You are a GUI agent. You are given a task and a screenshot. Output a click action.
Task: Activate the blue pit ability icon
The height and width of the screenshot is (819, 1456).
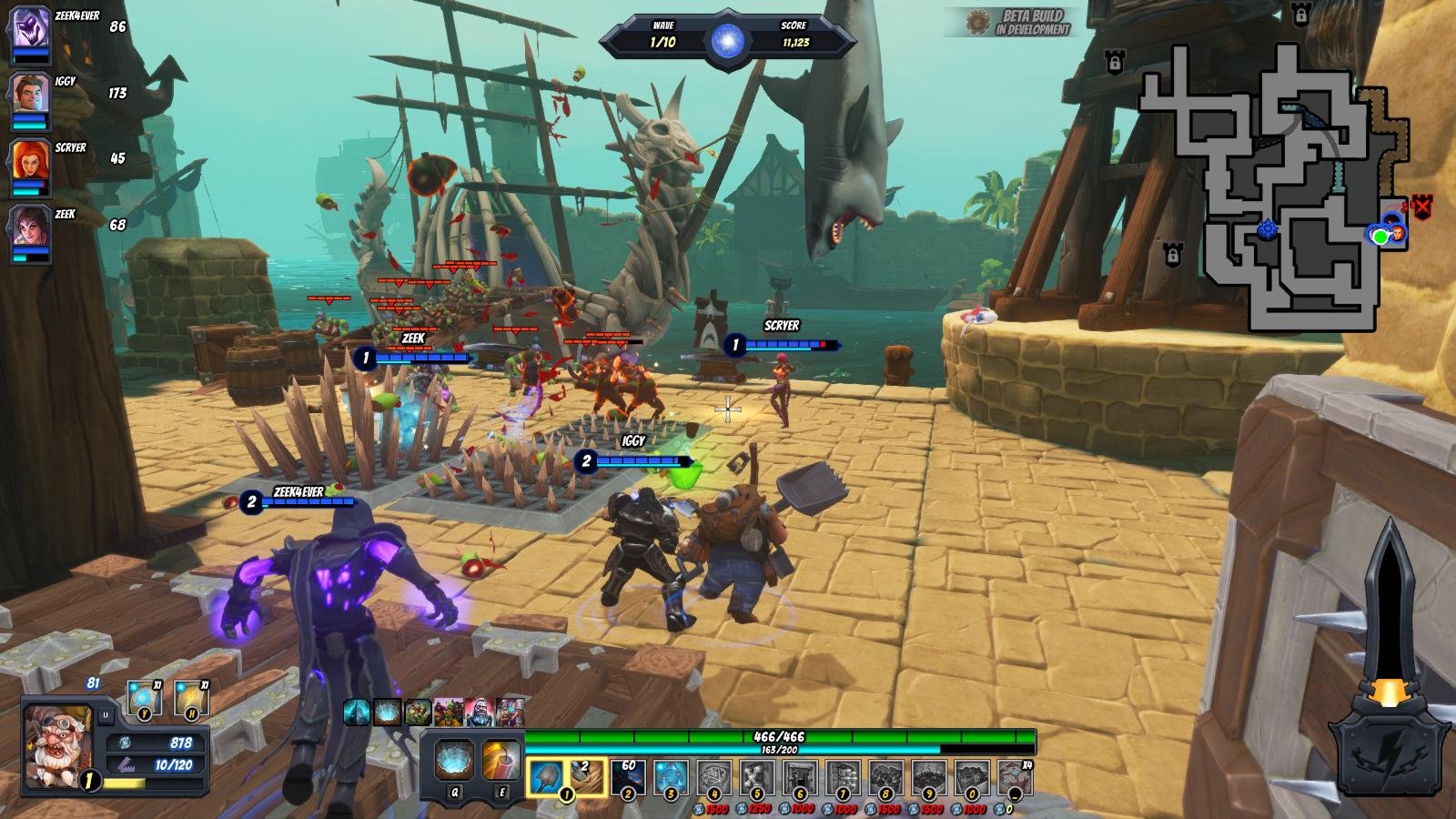pyautogui.click(x=452, y=757)
